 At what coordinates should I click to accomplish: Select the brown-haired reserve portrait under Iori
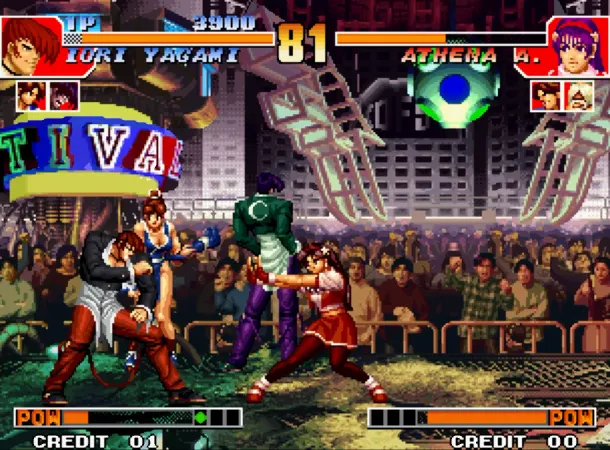(30, 95)
